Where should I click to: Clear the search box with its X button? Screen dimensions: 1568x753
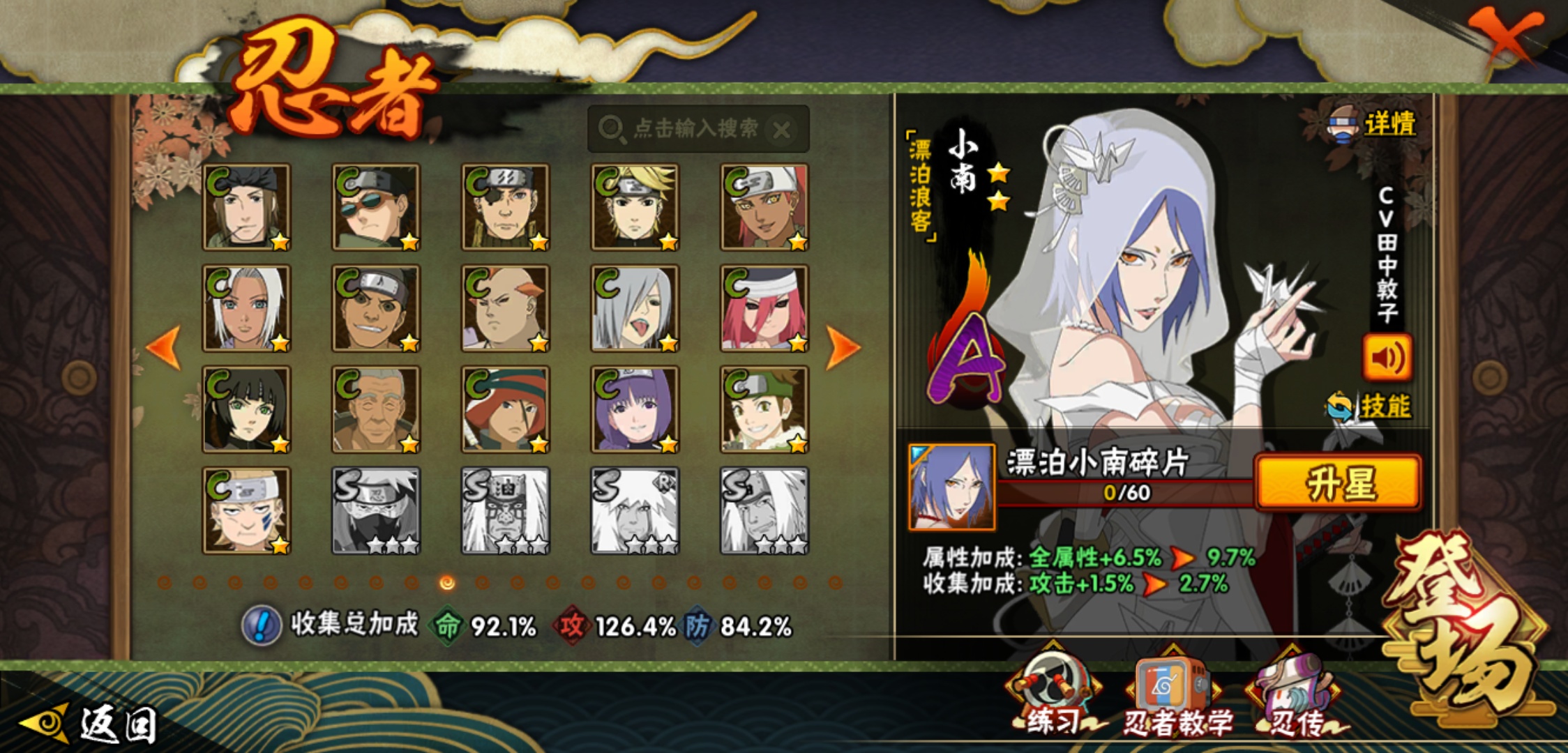pyautogui.click(x=782, y=130)
